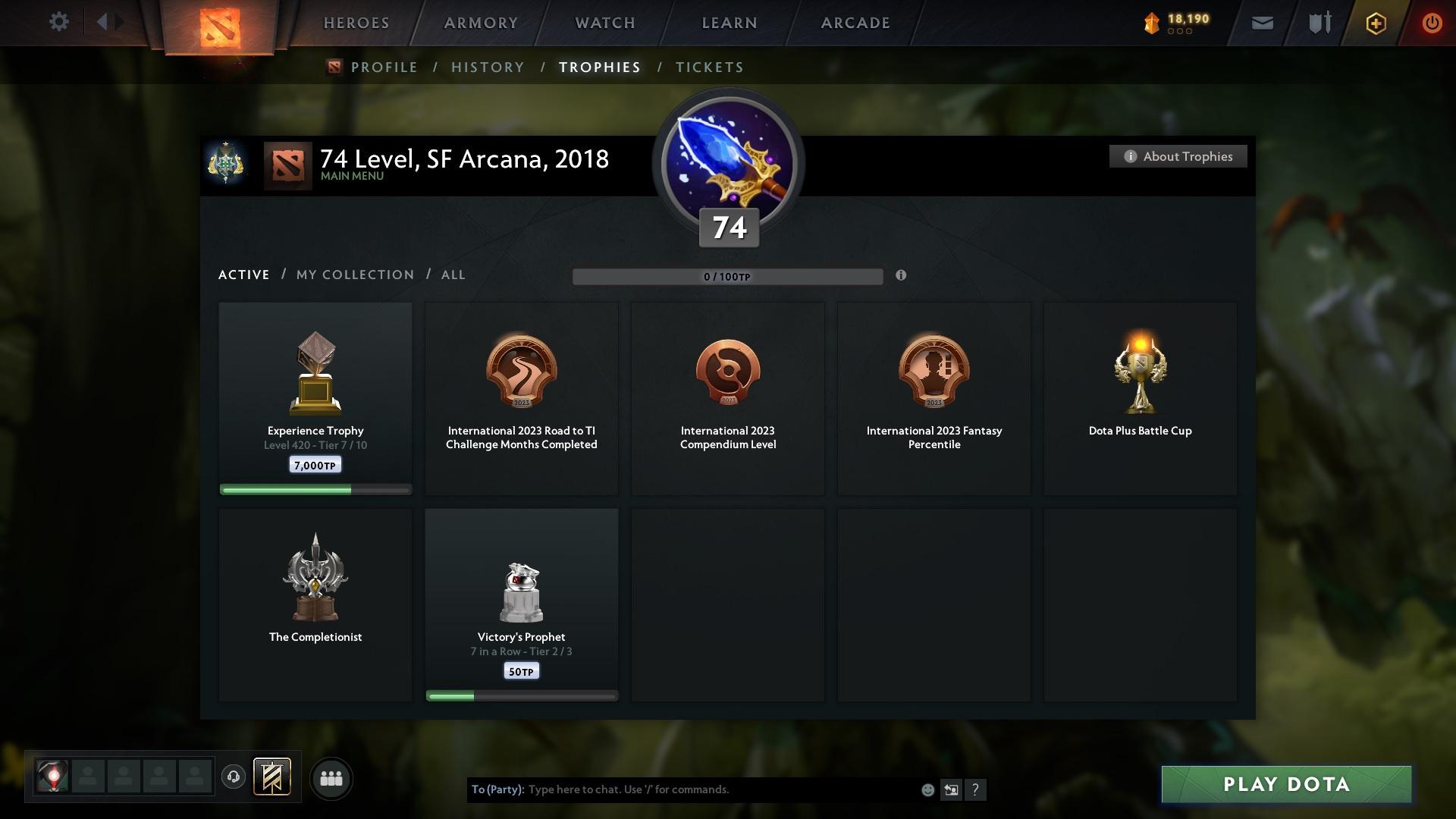Open the ARCADE menu
This screenshot has width=1456, height=819.
[x=854, y=23]
